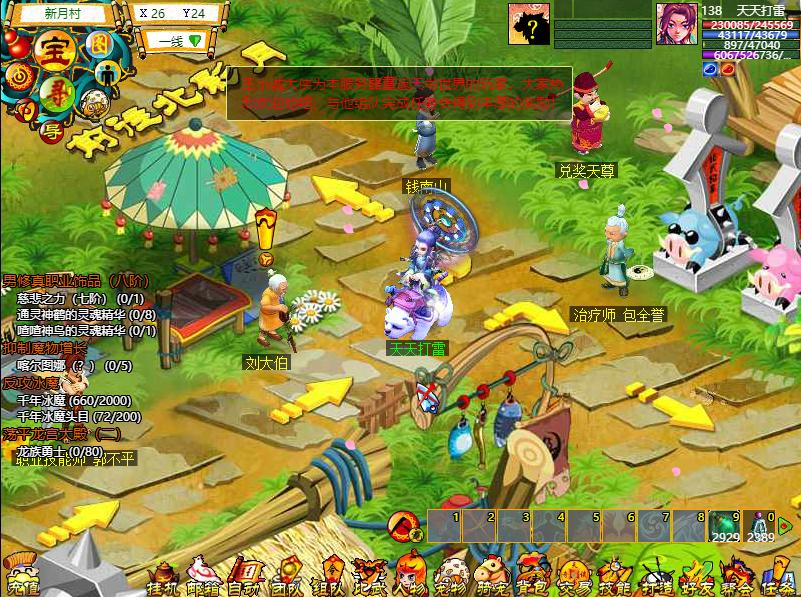Open the 图 map orb button
The height and width of the screenshot is (597, 801).
coord(98,43)
